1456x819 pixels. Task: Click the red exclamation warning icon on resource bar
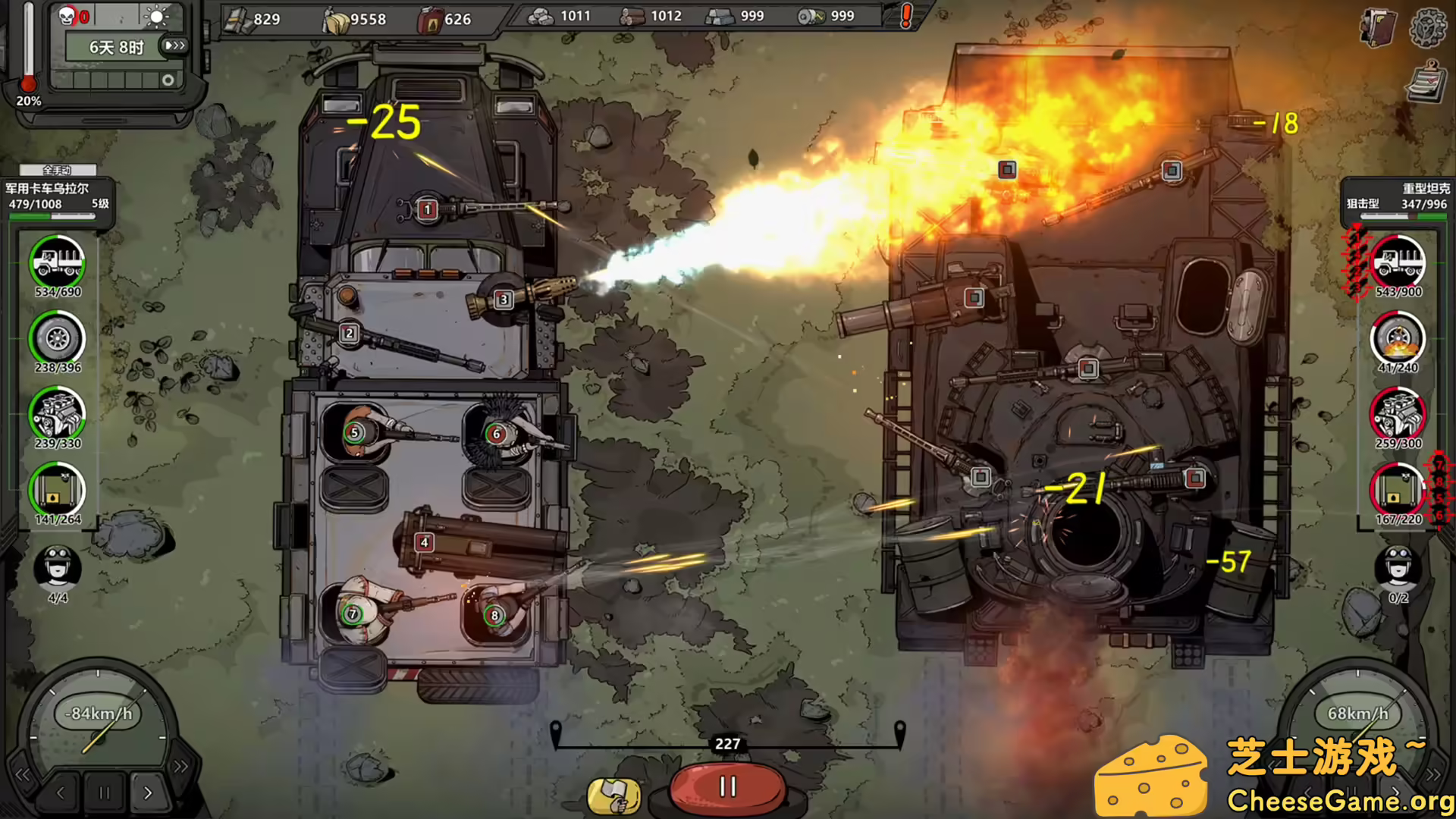(905, 15)
